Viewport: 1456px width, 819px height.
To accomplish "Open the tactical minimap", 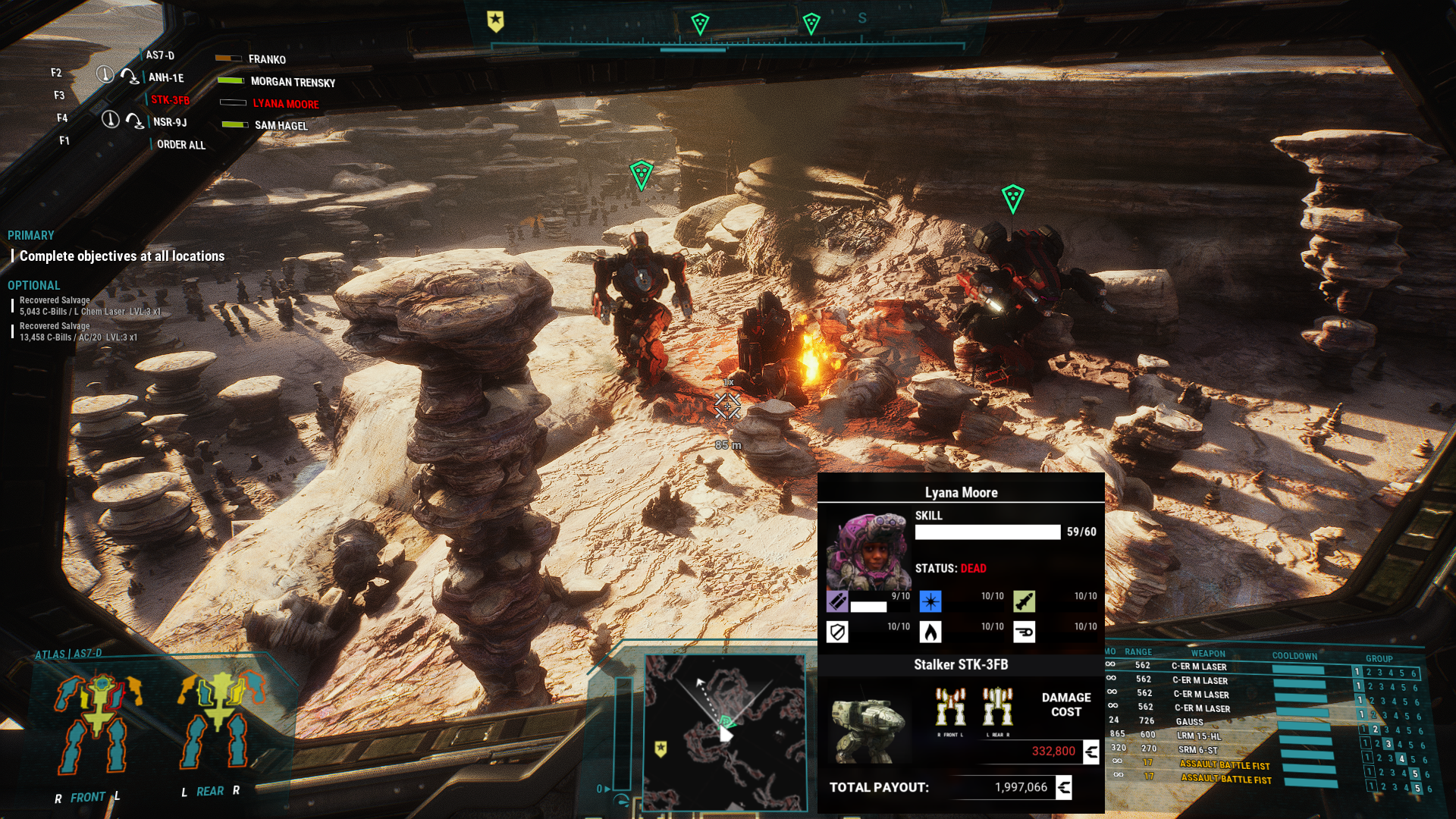I will coord(724,732).
